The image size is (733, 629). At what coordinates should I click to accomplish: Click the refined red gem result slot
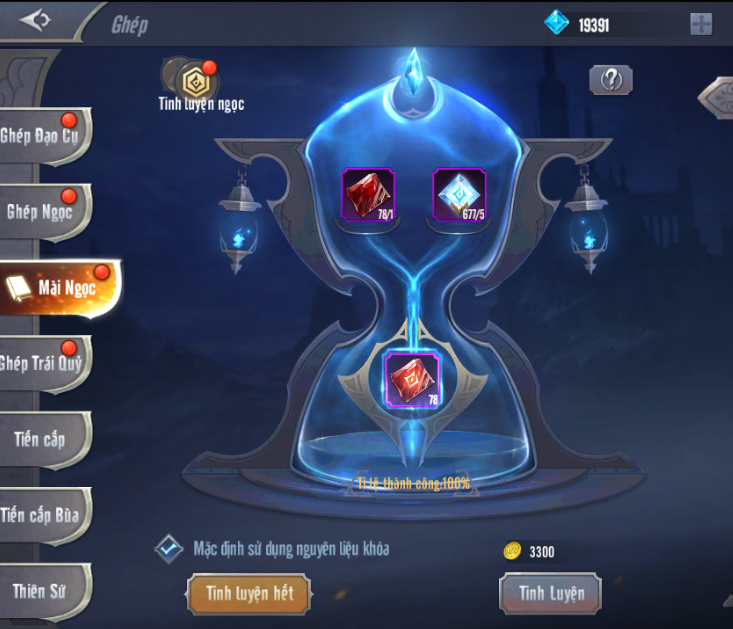tap(413, 380)
